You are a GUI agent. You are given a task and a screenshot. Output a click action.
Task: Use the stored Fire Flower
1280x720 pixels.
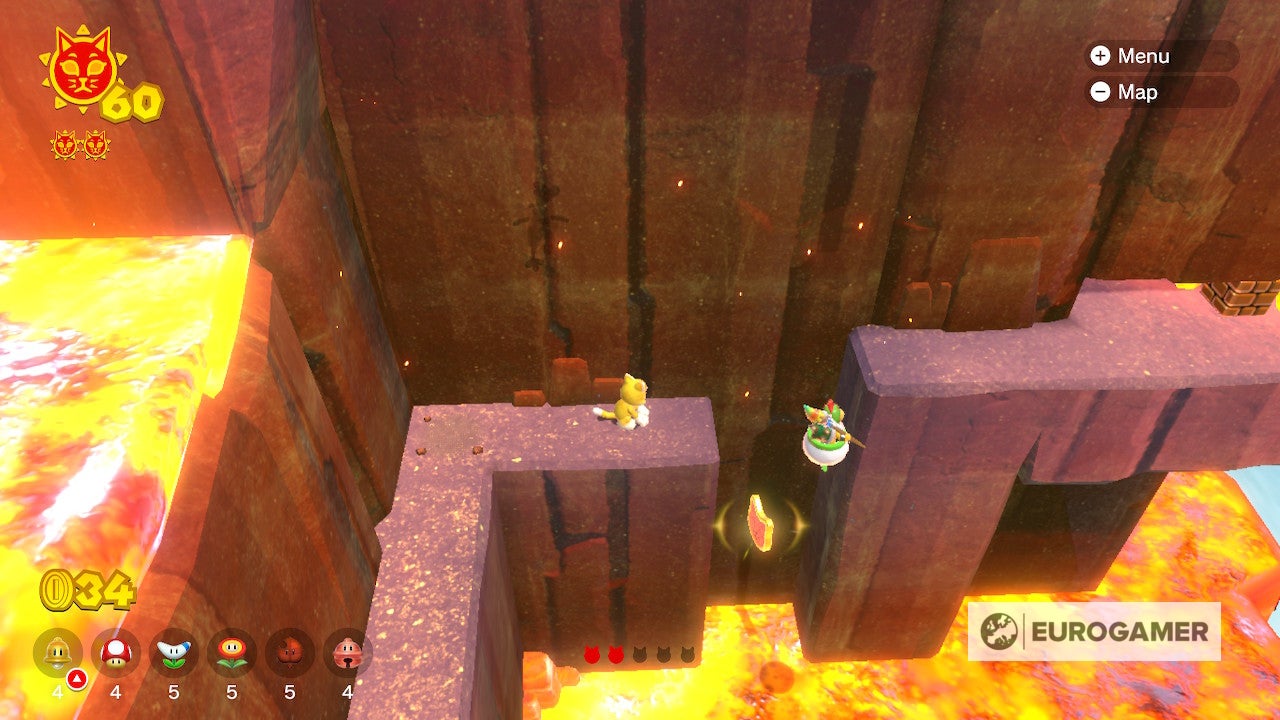(232, 653)
